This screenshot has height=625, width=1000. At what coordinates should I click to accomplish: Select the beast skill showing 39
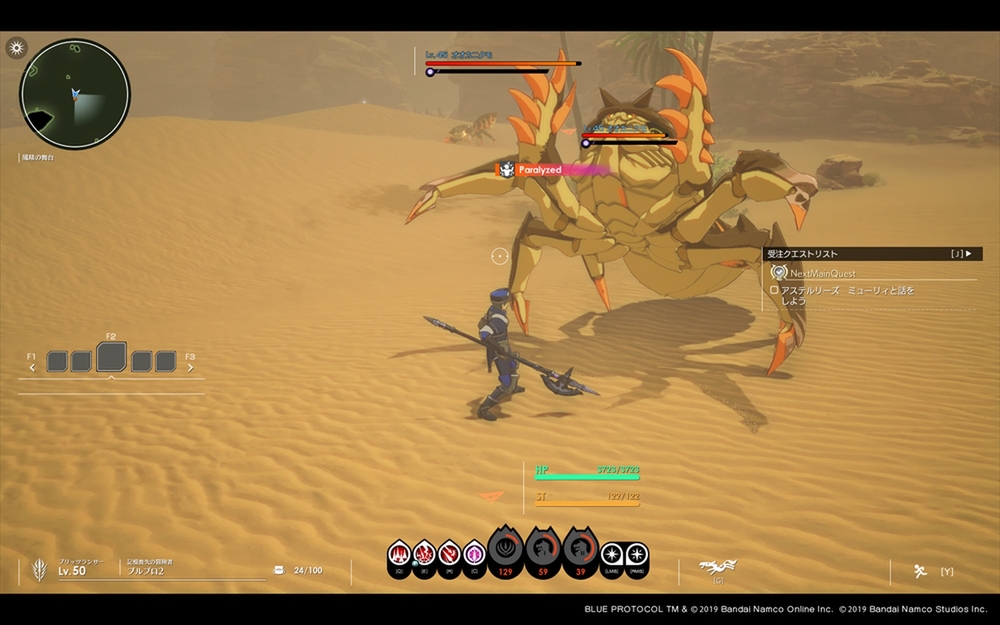pyautogui.click(x=580, y=550)
